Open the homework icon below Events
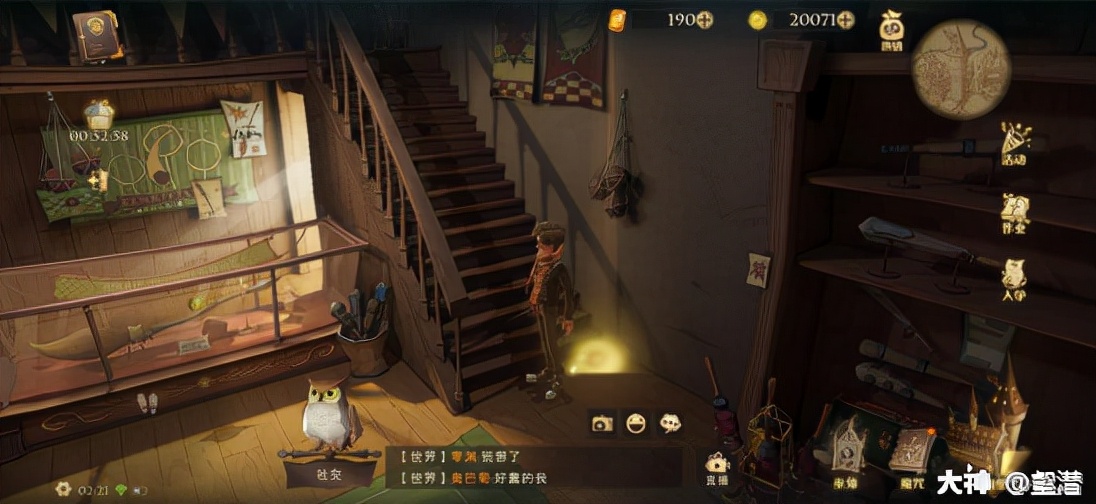 [1015, 212]
